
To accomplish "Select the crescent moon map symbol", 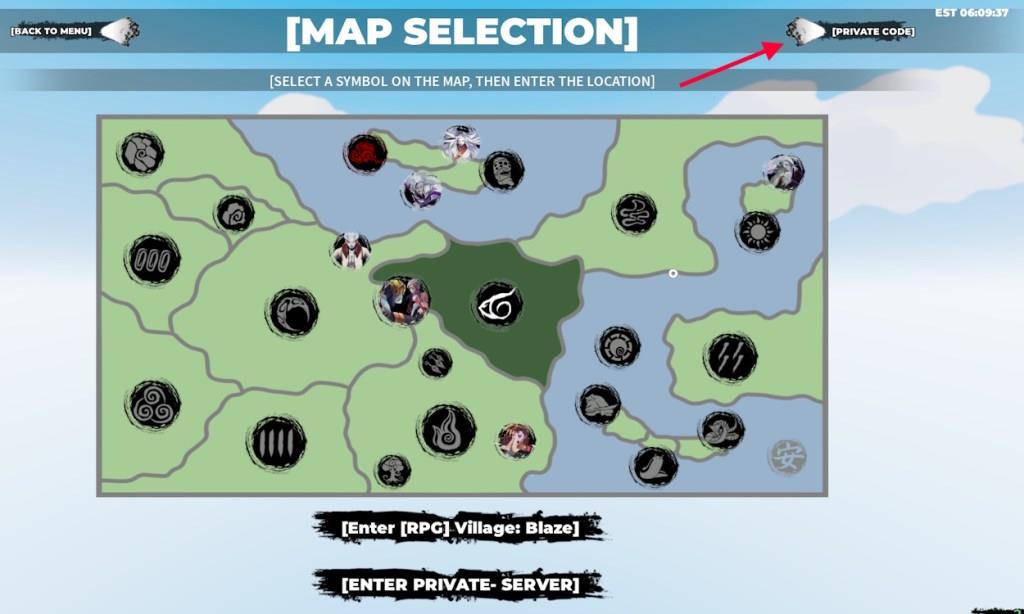I will click(293, 313).
